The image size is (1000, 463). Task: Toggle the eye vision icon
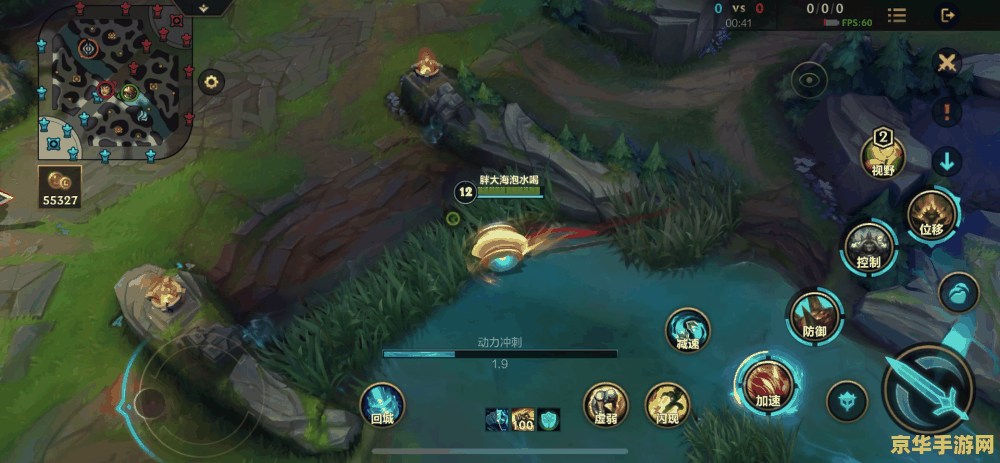(x=809, y=79)
